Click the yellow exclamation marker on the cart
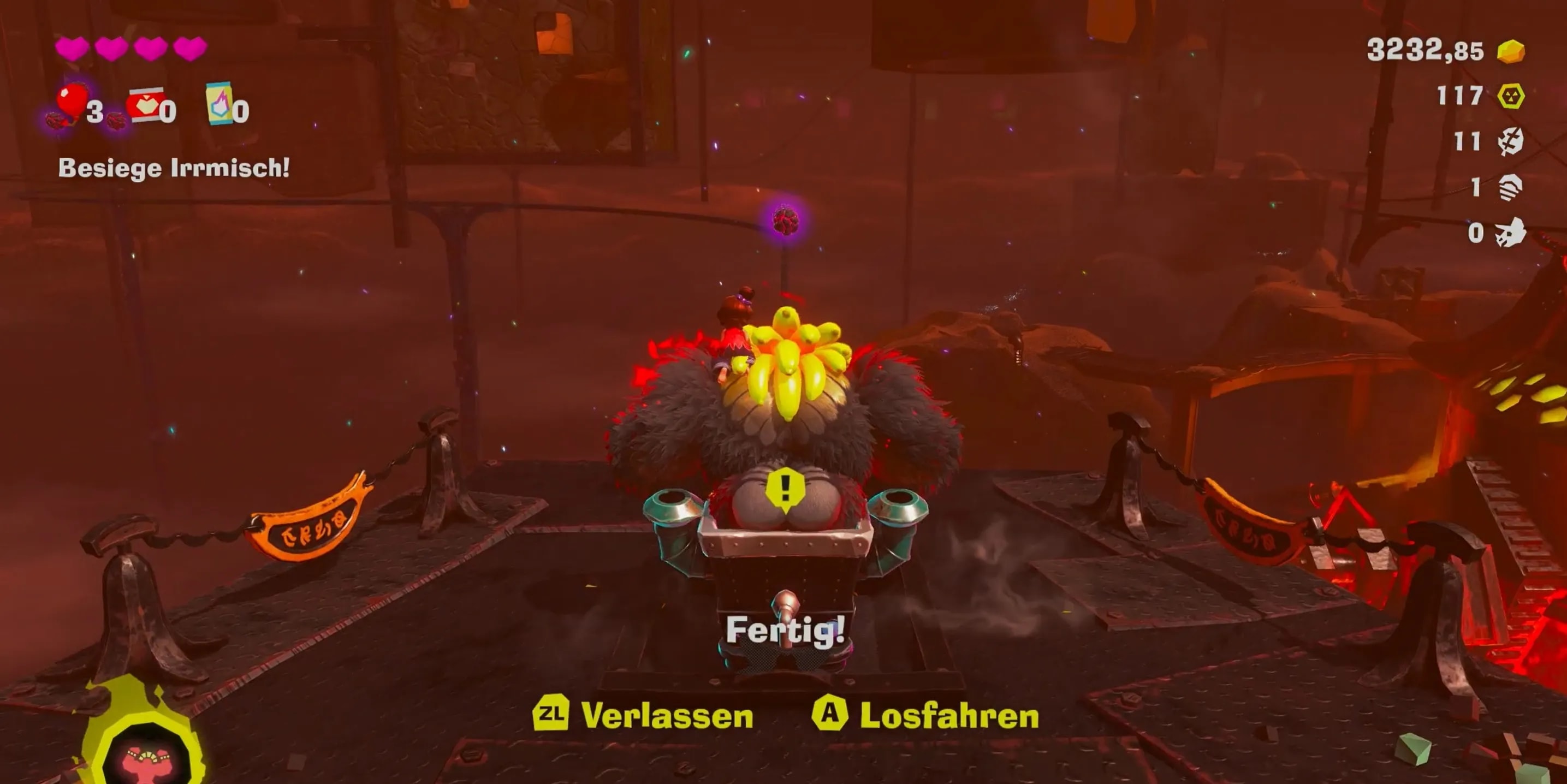 click(785, 489)
